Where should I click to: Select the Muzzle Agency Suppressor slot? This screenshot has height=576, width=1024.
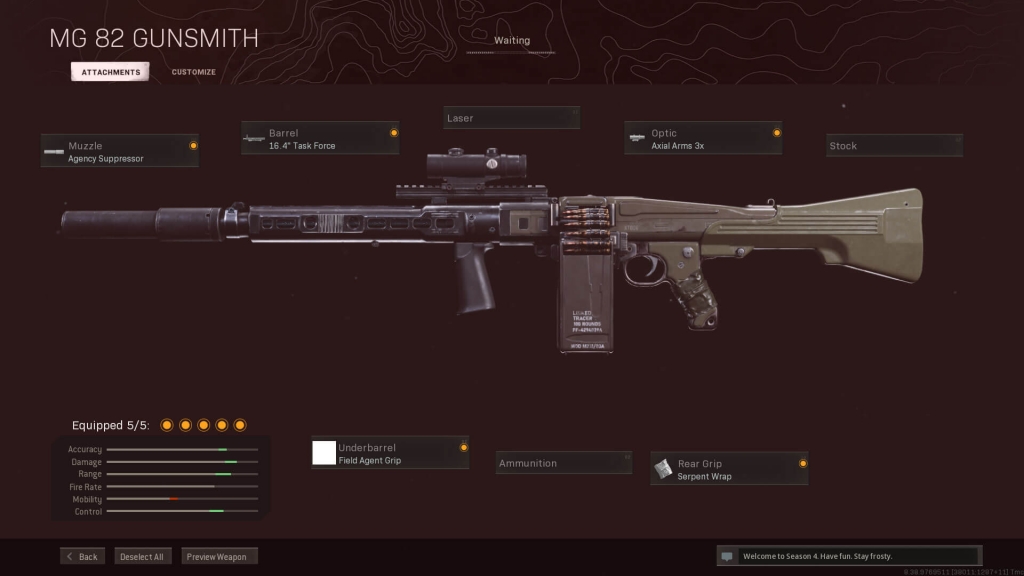pos(120,151)
